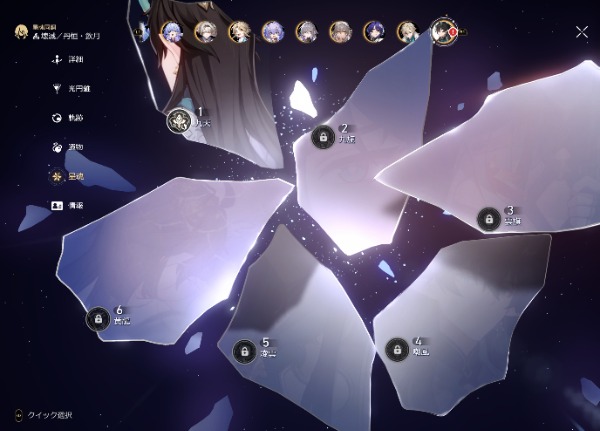The image size is (600, 431).
Task: Open クイック選択 quick select
Action: click(45, 415)
